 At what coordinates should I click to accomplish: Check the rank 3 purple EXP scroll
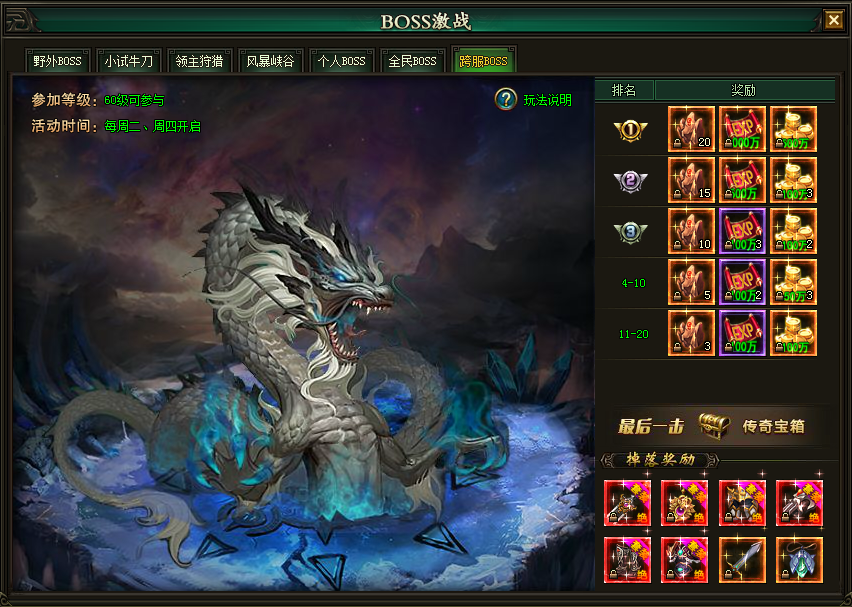click(742, 231)
